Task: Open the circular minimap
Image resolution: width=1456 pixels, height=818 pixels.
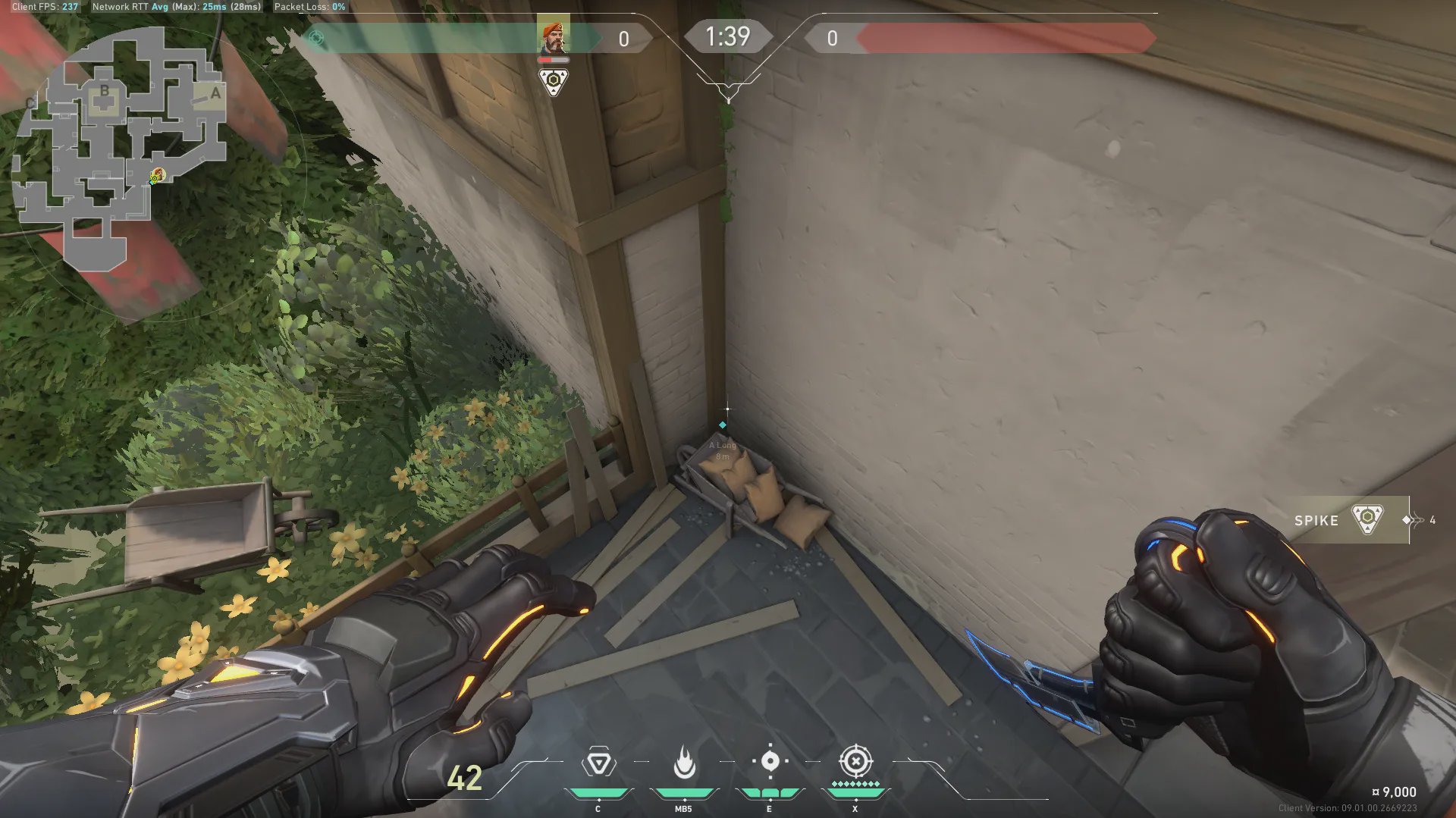Action: (x=121, y=152)
